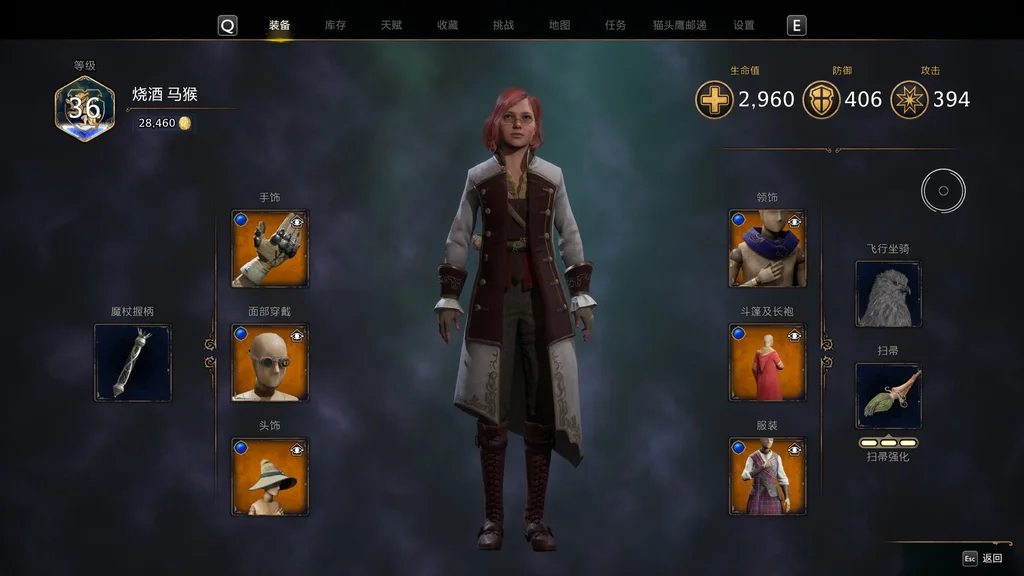Open the 地图 tab
This screenshot has width=1024, height=576.
(559, 25)
